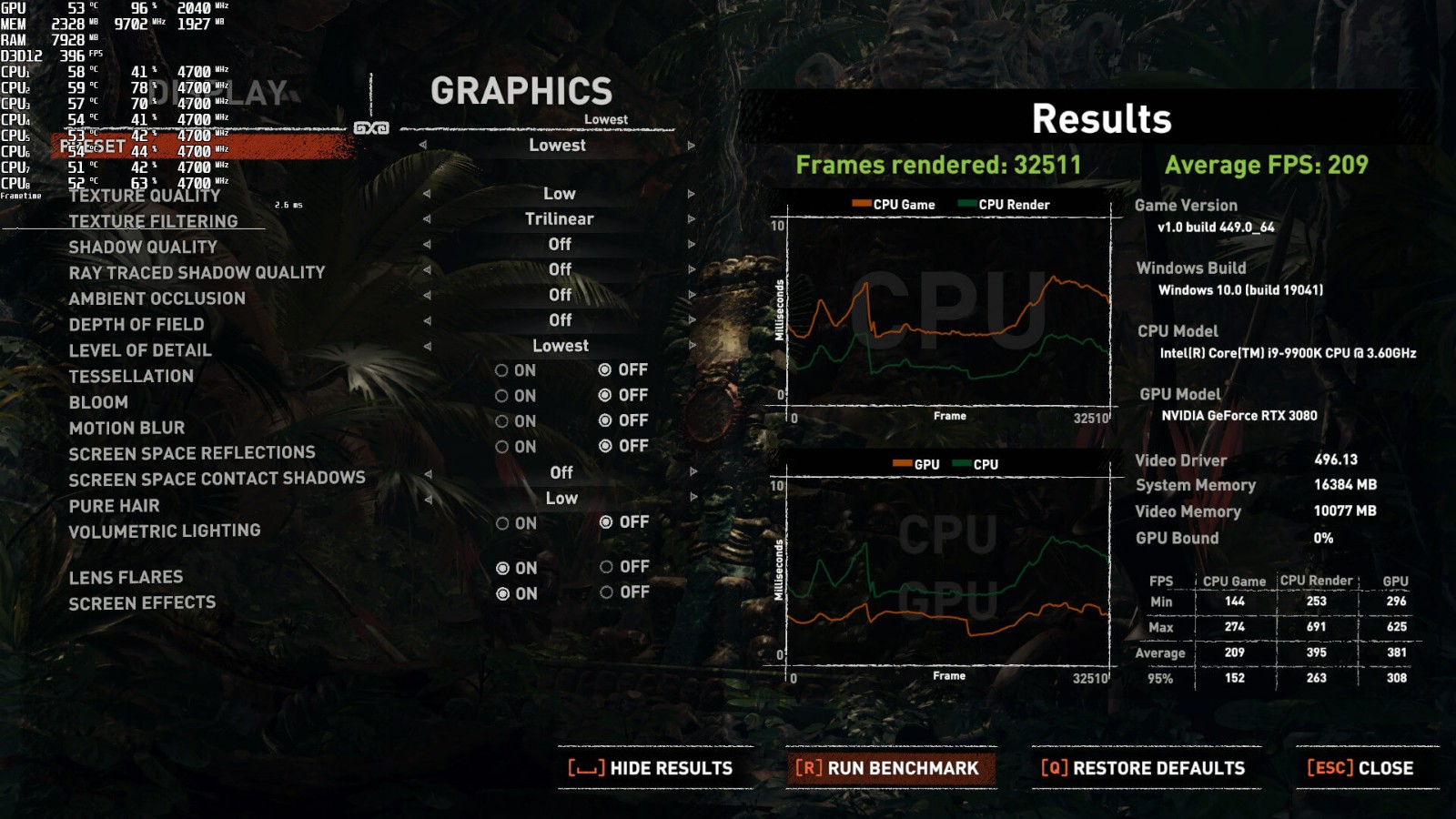Increase Level of Detail with right arrow
Viewport: 1456px width, 819px height.
(693, 346)
